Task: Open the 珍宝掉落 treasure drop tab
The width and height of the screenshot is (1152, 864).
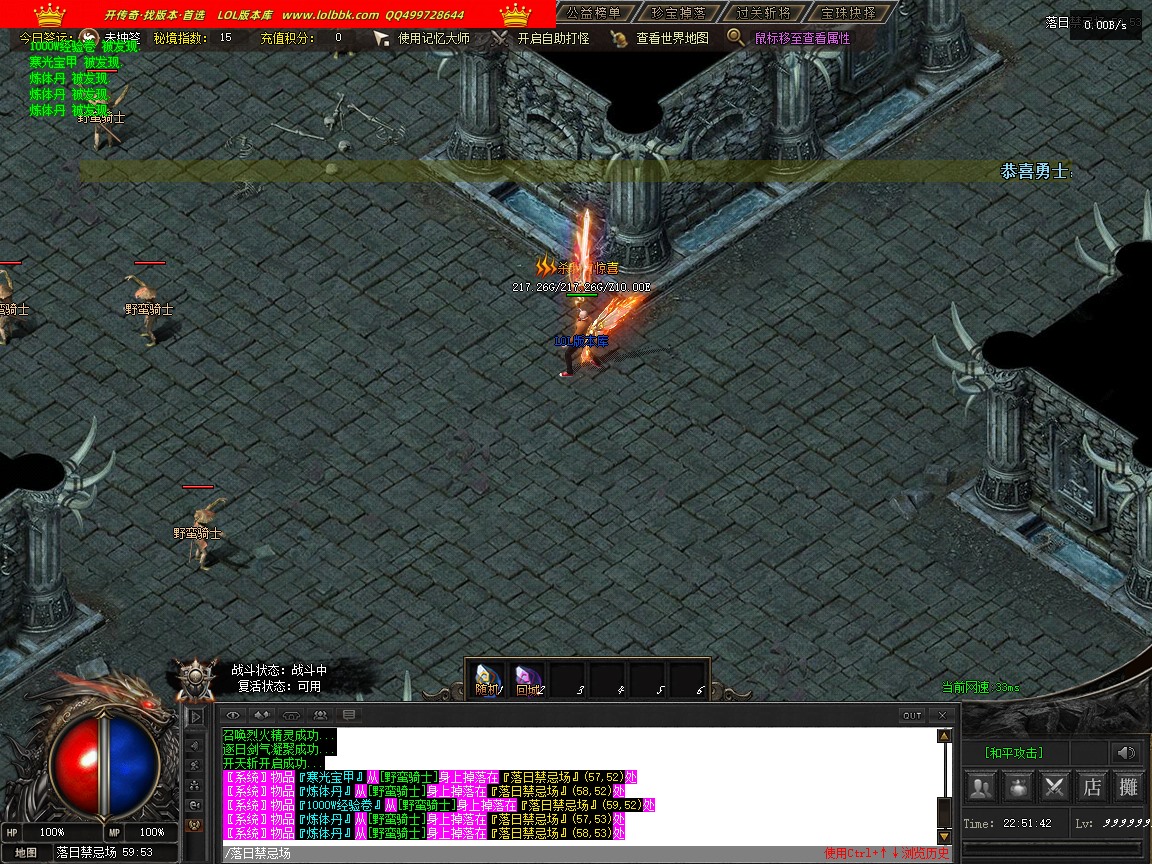Action: click(678, 13)
